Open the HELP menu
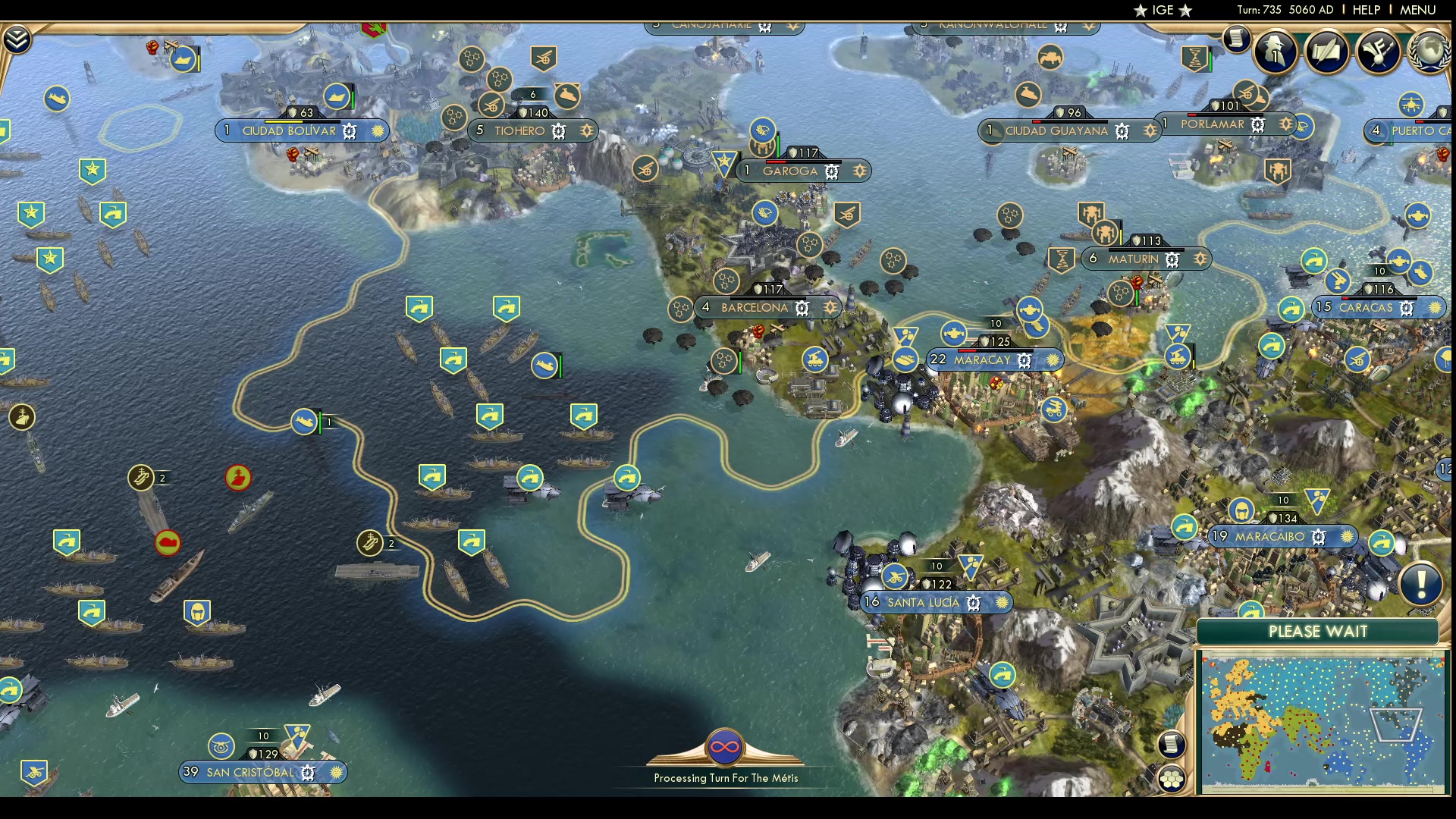Screen dimensions: 1456x819 click(1365, 10)
